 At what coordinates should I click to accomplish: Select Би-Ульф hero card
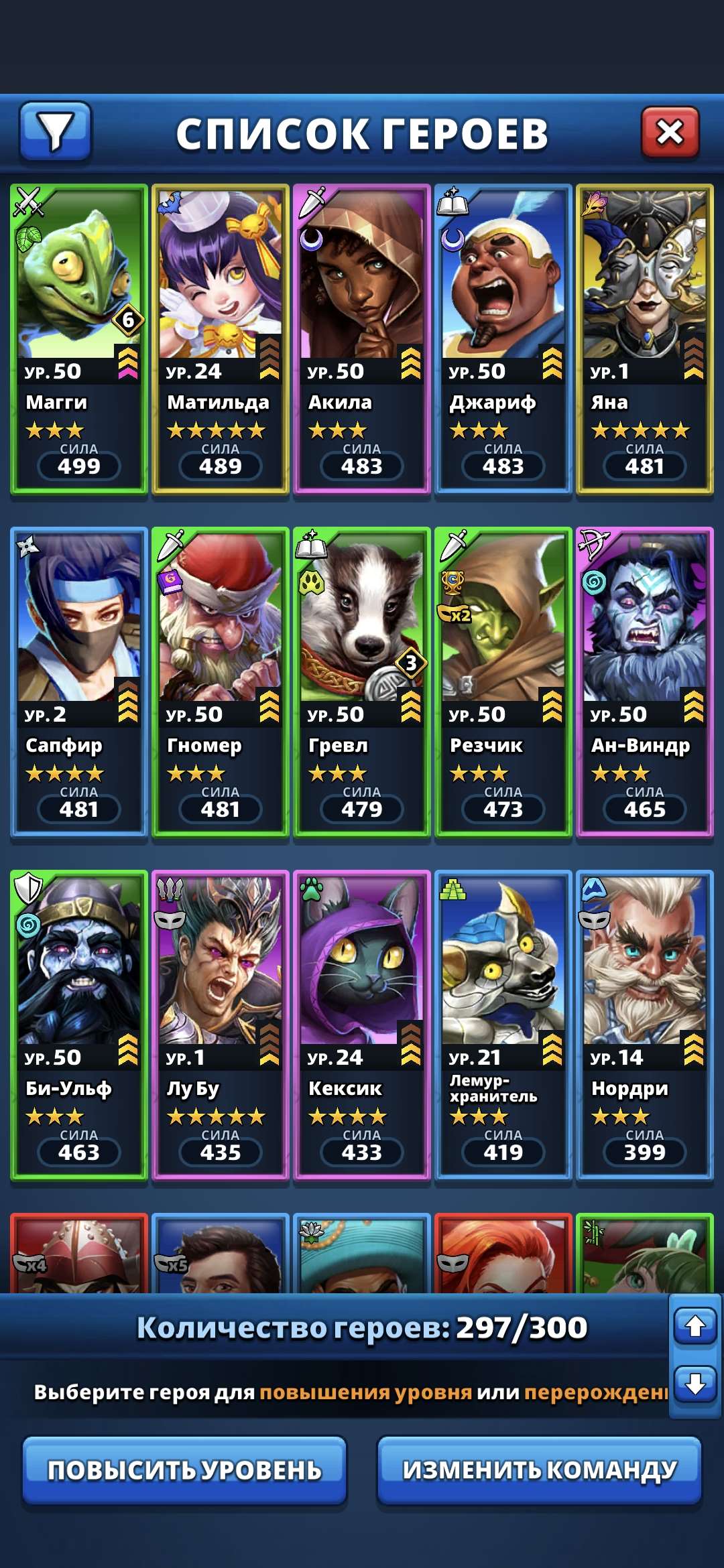tap(79, 1025)
